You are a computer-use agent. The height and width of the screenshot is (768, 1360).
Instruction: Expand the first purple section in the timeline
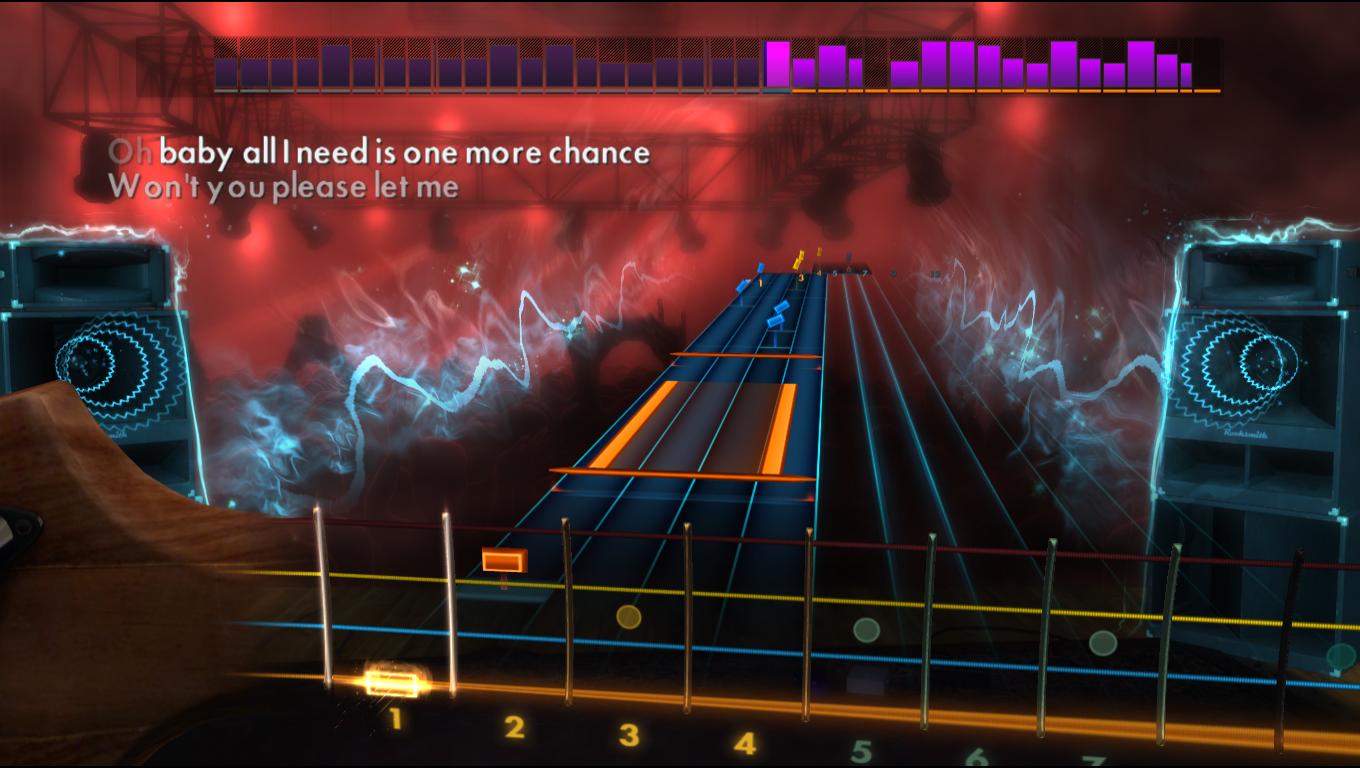pos(230,70)
